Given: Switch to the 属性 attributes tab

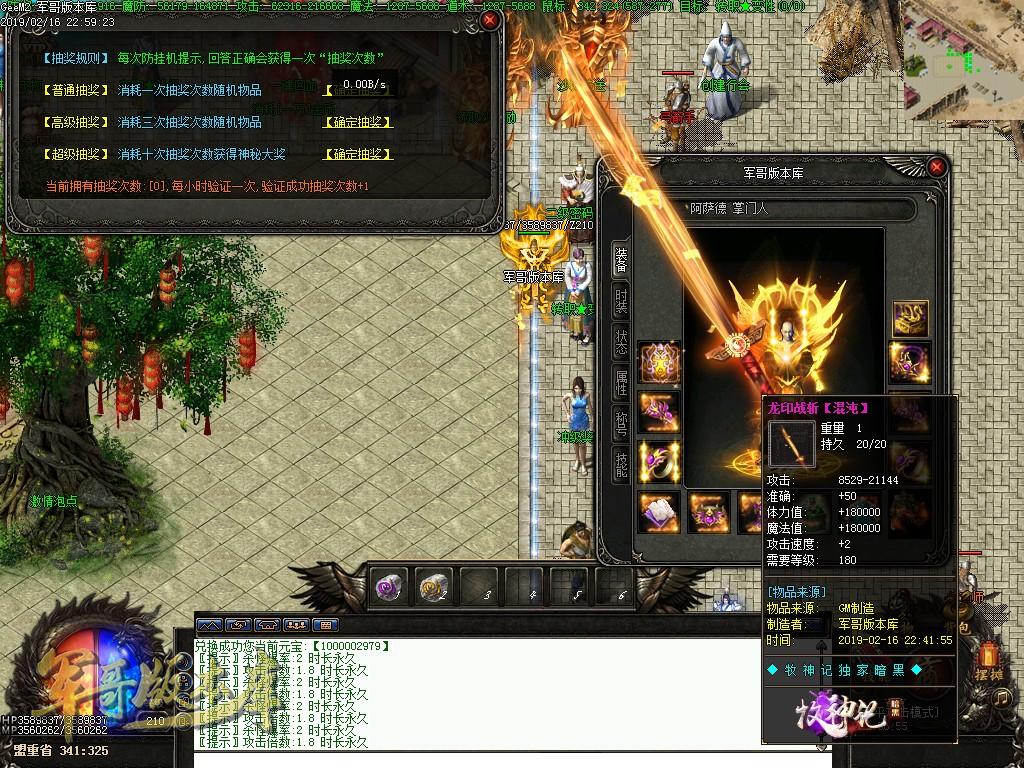Looking at the screenshot, I should click(621, 382).
